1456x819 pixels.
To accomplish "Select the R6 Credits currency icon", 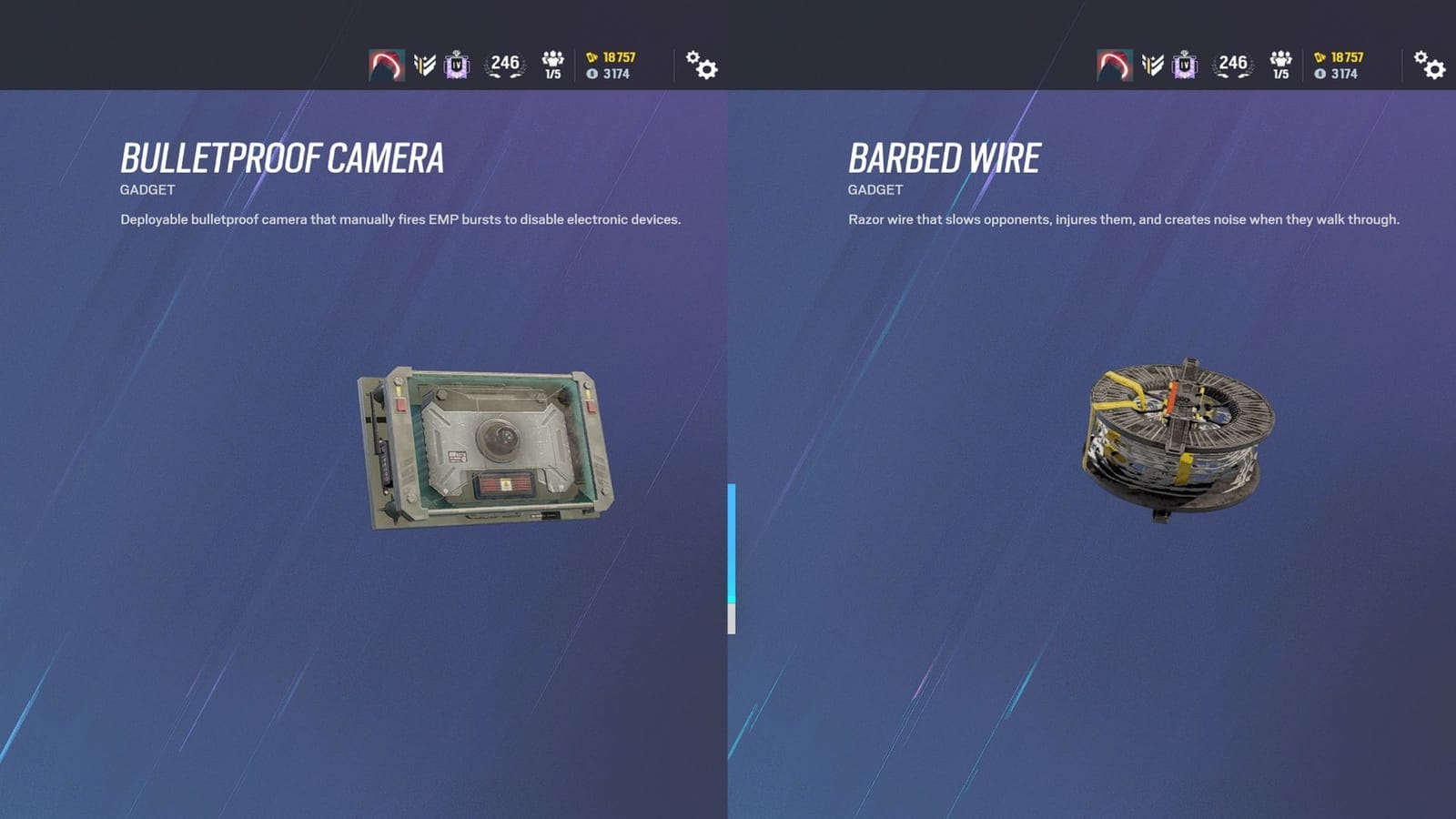I will tap(591, 56).
